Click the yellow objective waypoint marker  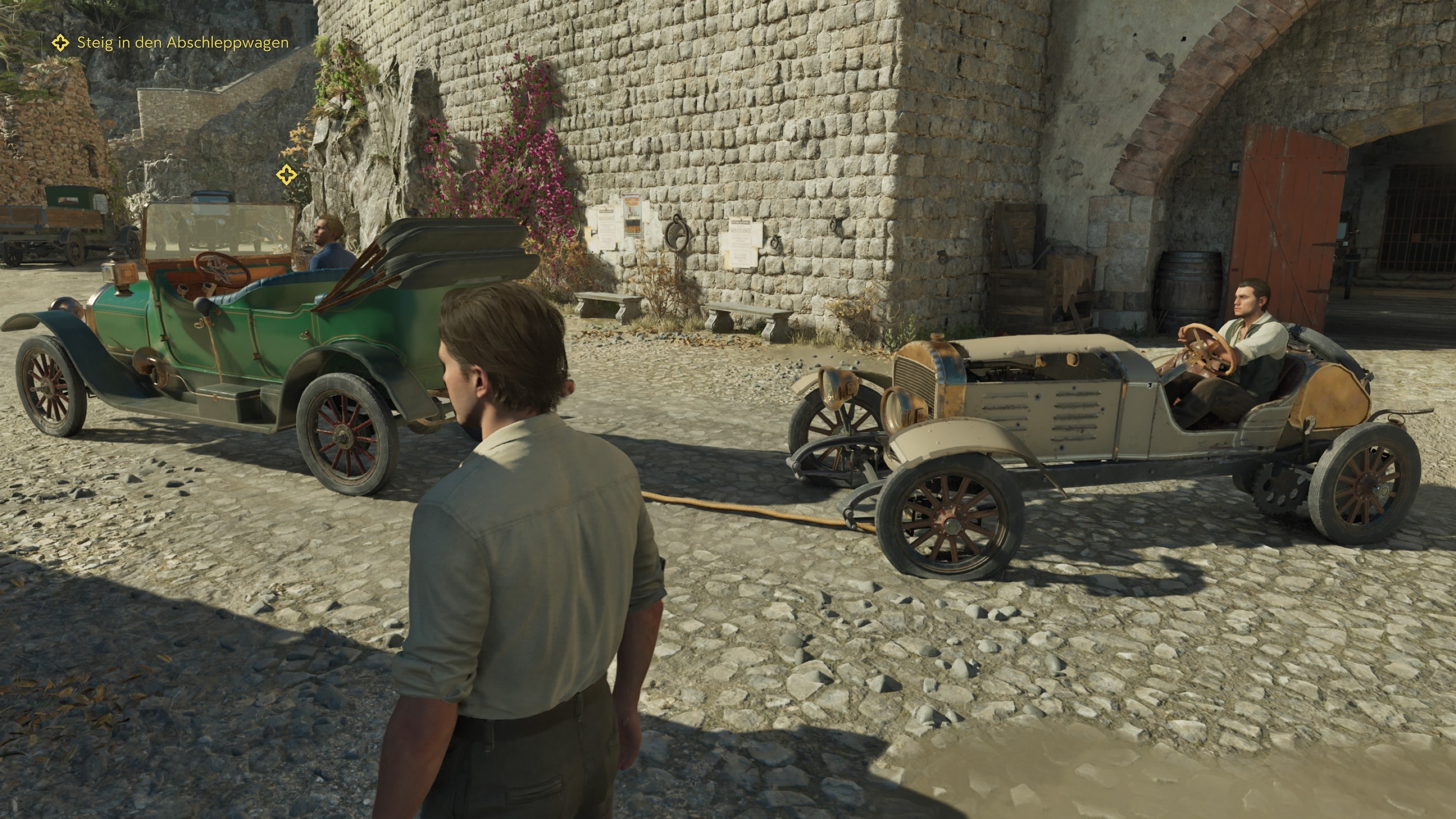[287, 175]
